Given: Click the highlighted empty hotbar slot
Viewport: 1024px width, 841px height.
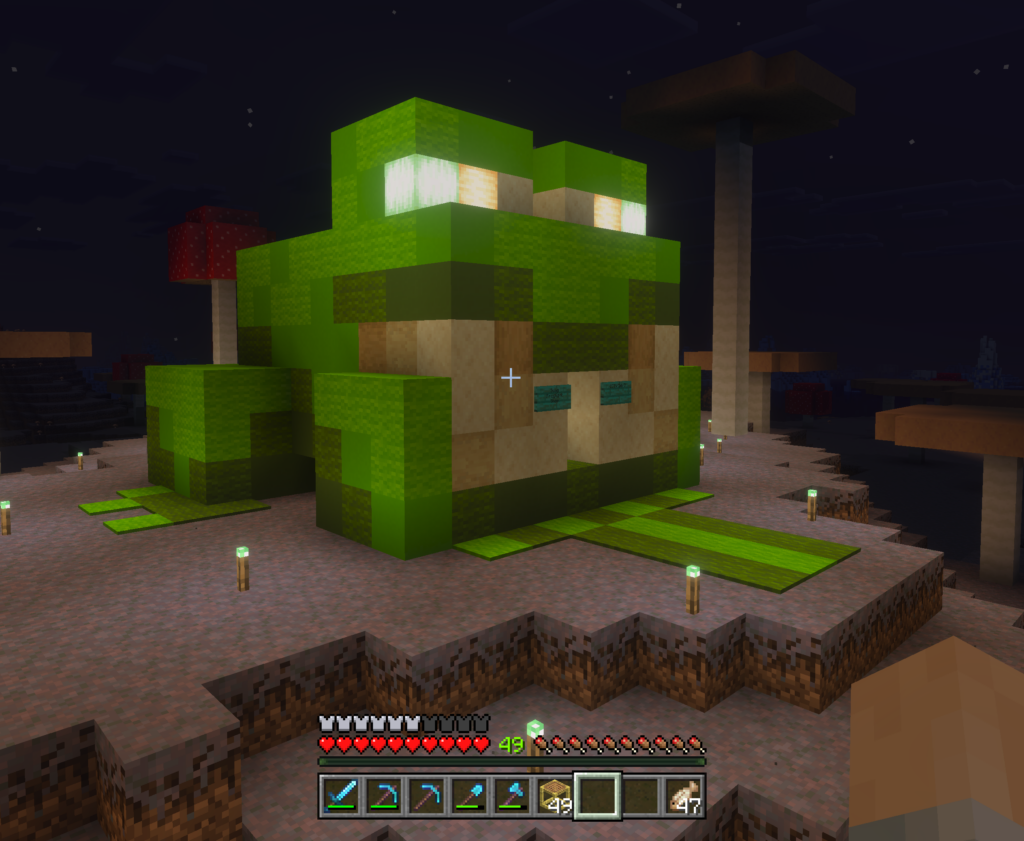Looking at the screenshot, I should coord(597,796).
